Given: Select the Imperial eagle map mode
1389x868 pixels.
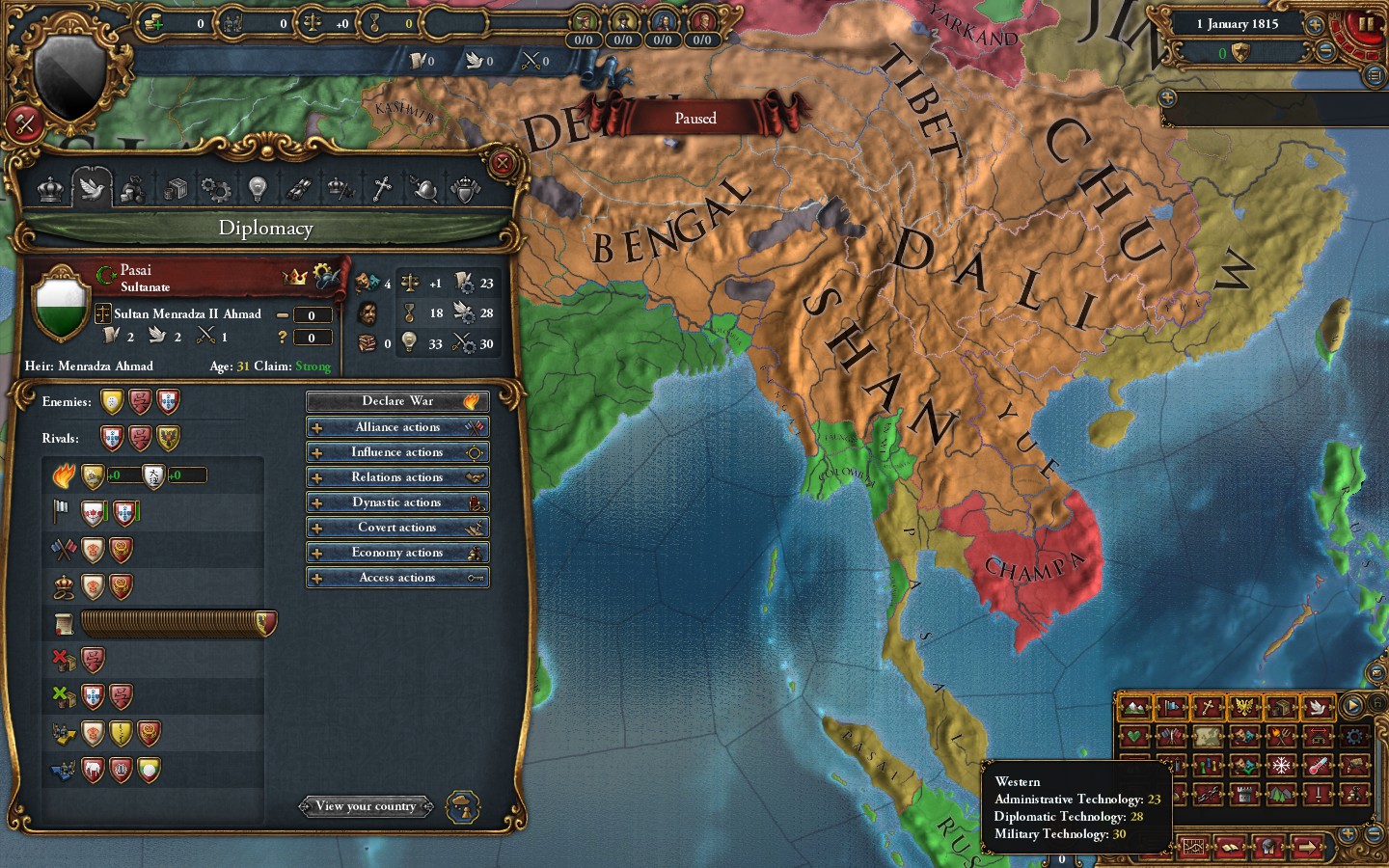Looking at the screenshot, I should (x=1243, y=707).
